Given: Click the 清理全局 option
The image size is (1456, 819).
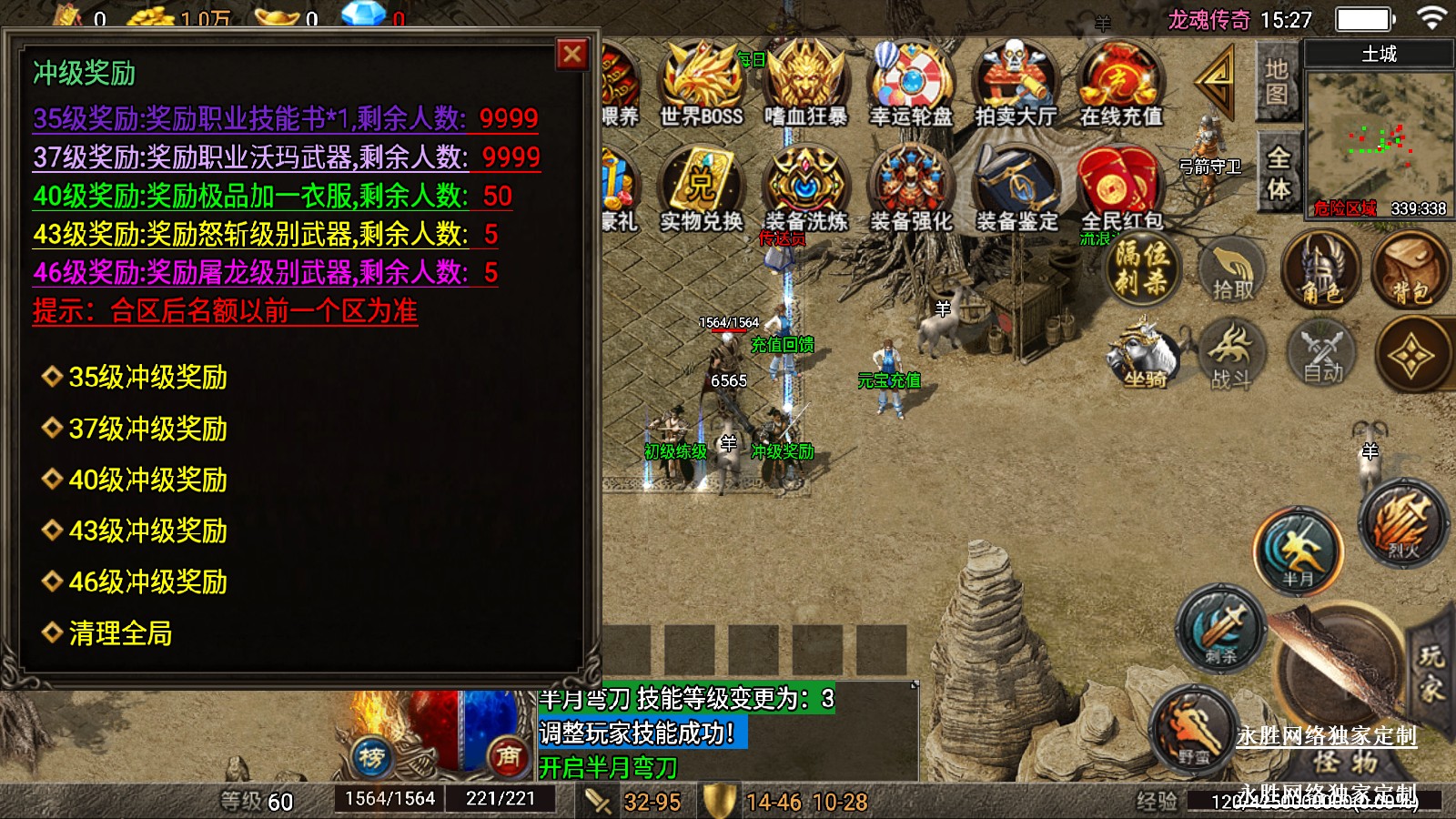Looking at the screenshot, I should (120, 633).
